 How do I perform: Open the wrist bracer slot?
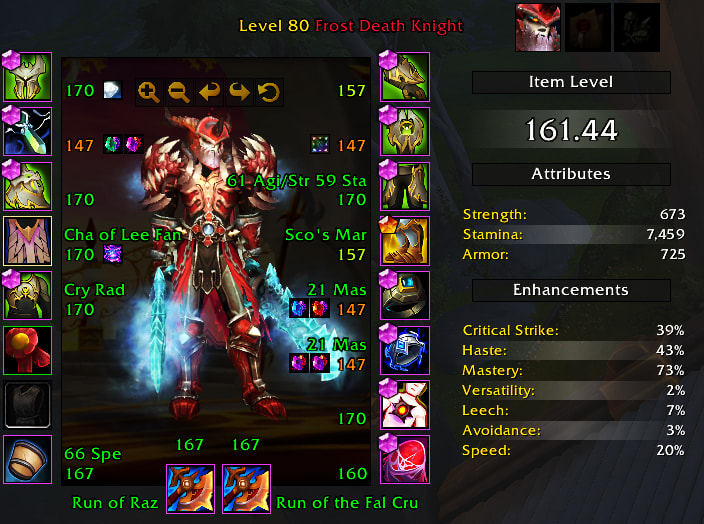[28, 460]
